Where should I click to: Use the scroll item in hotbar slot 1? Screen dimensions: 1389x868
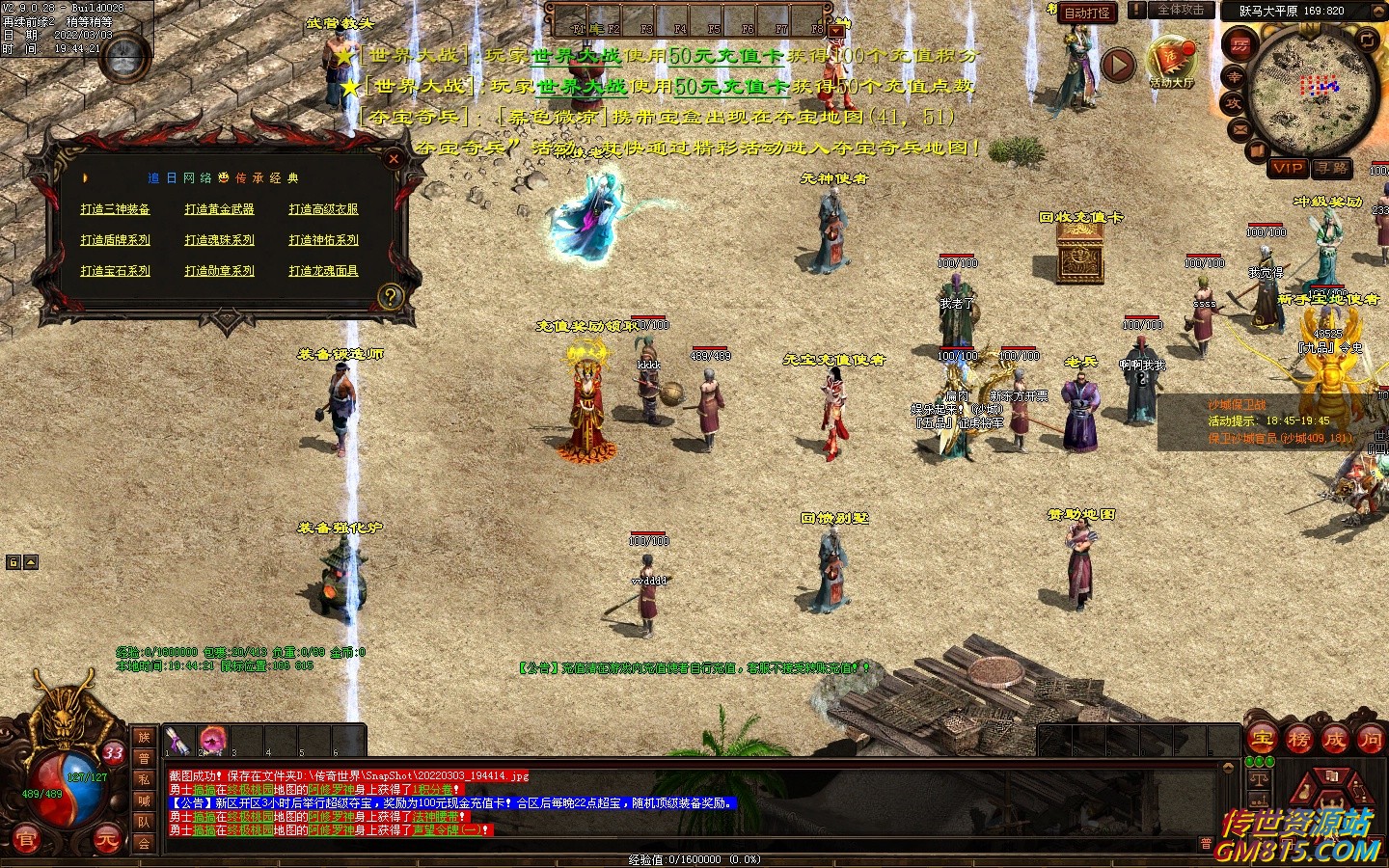point(177,741)
